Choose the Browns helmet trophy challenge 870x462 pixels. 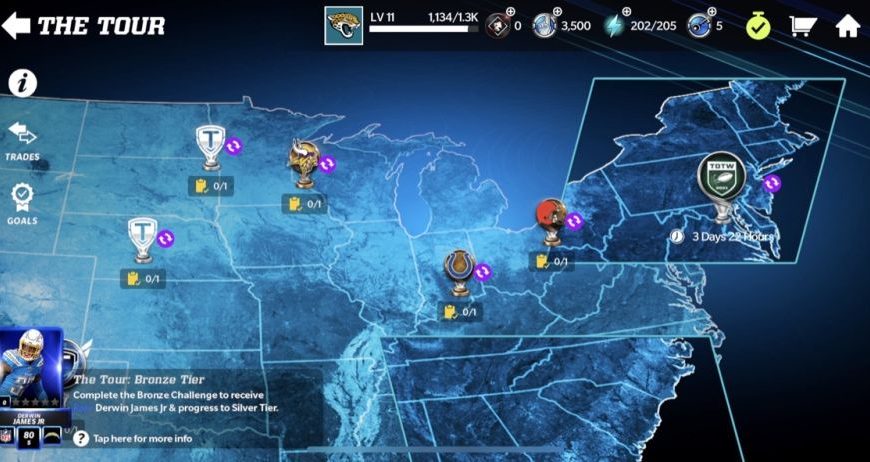coord(550,221)
